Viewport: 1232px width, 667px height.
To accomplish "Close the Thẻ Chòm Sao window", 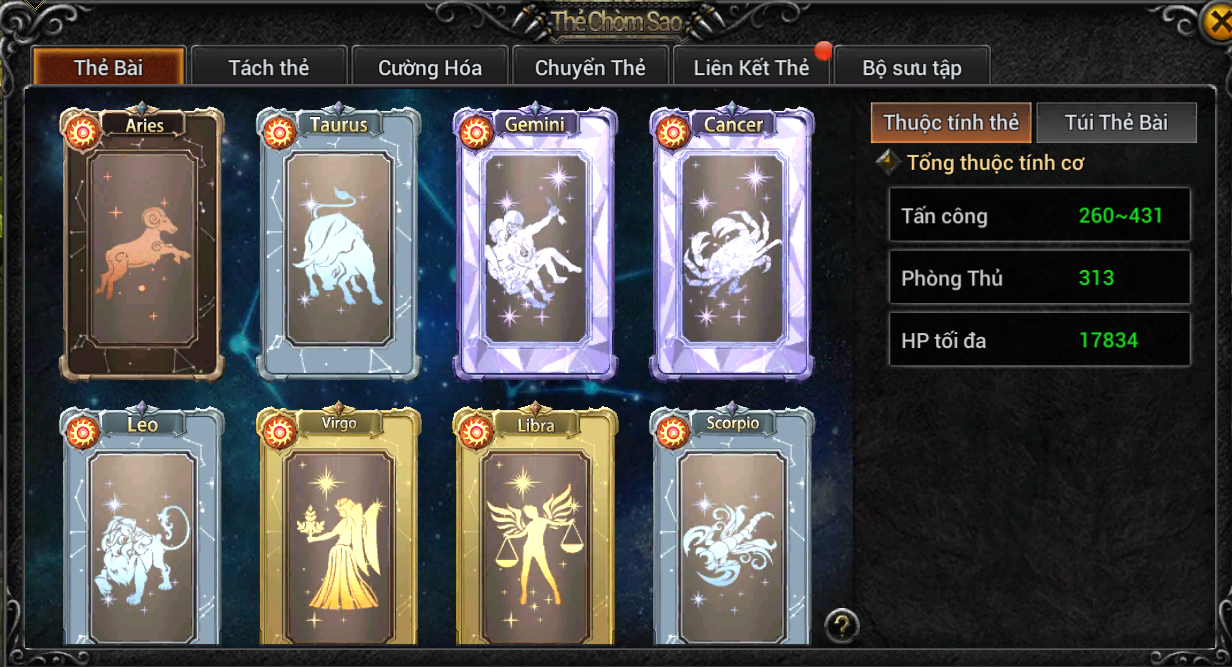I will 1215,23.
